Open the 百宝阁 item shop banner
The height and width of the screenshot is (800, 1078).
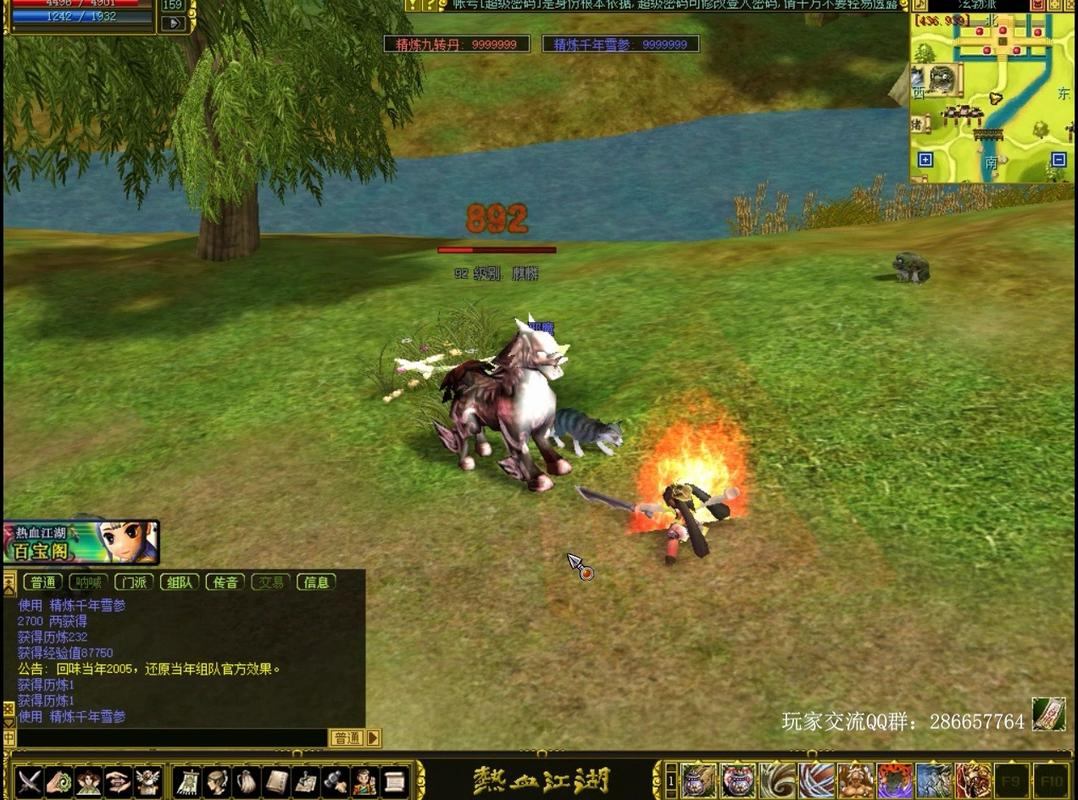click(80, 542)
